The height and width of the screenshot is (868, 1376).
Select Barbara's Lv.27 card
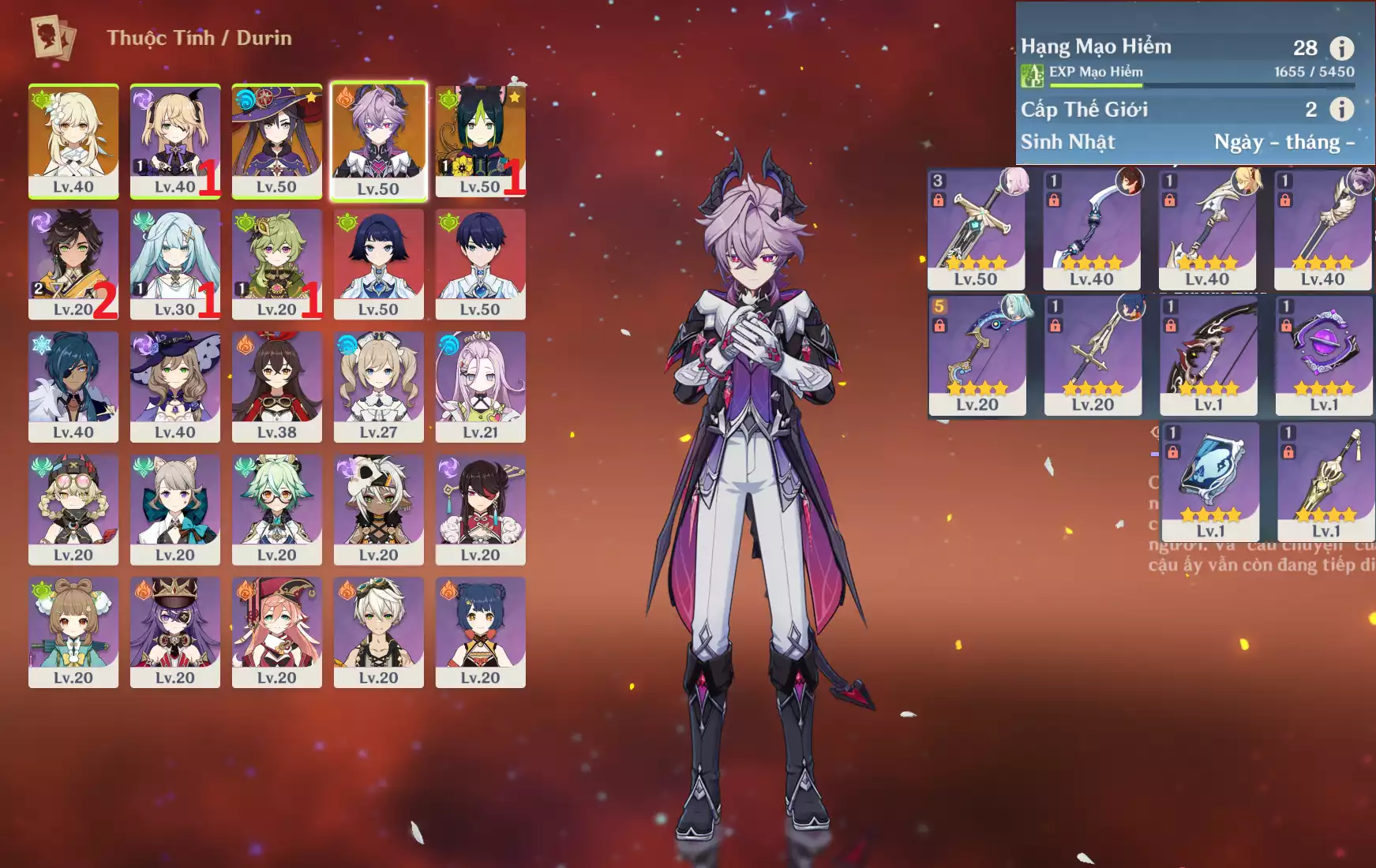coord(378,386)
